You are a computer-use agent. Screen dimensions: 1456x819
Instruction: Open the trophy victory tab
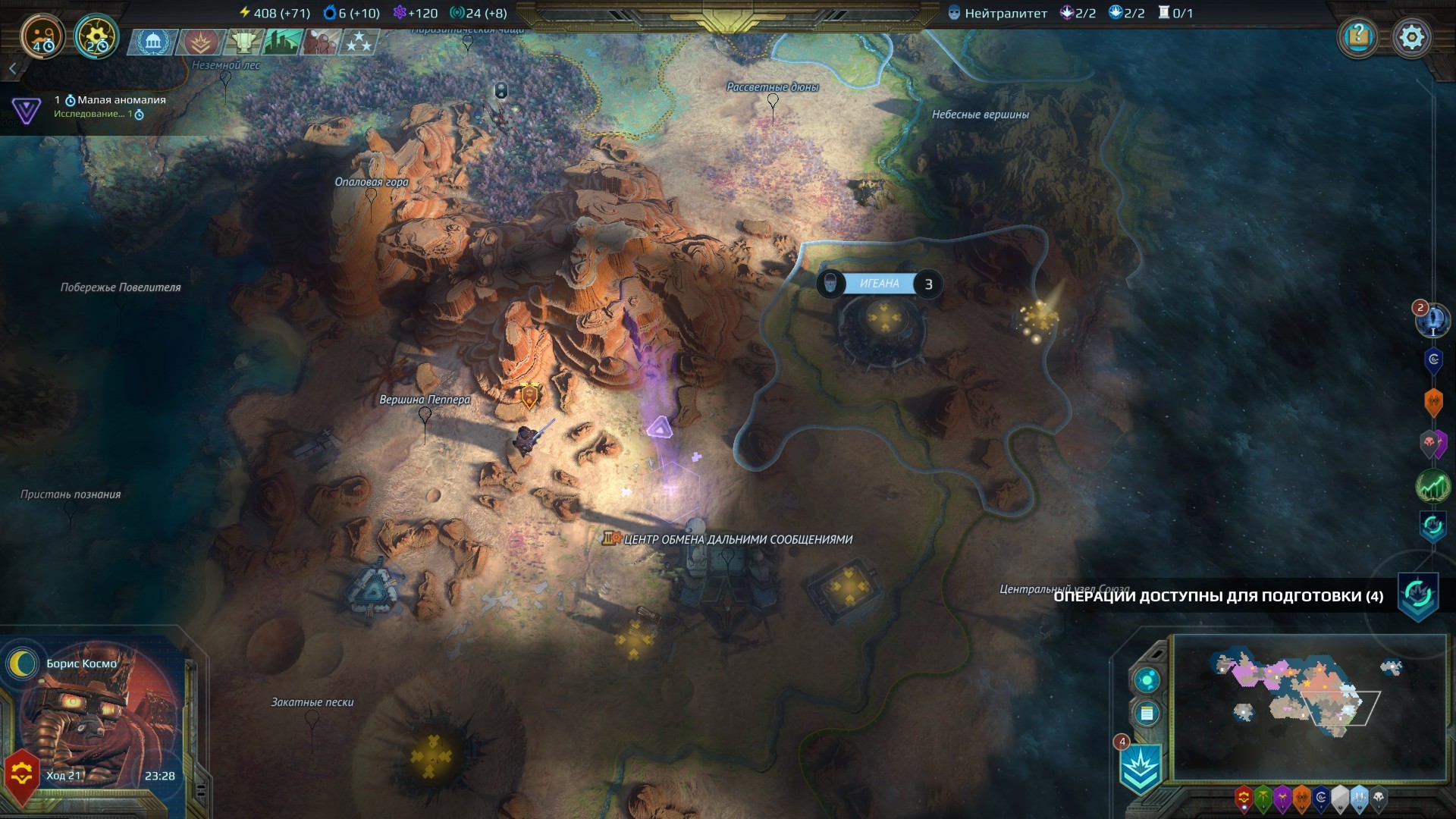click(x=244, y=42)
